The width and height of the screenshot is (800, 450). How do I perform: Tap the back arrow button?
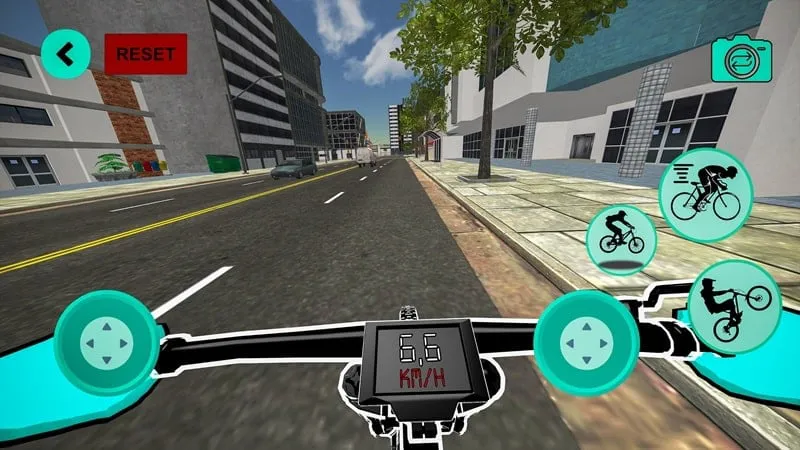point(66,54)
